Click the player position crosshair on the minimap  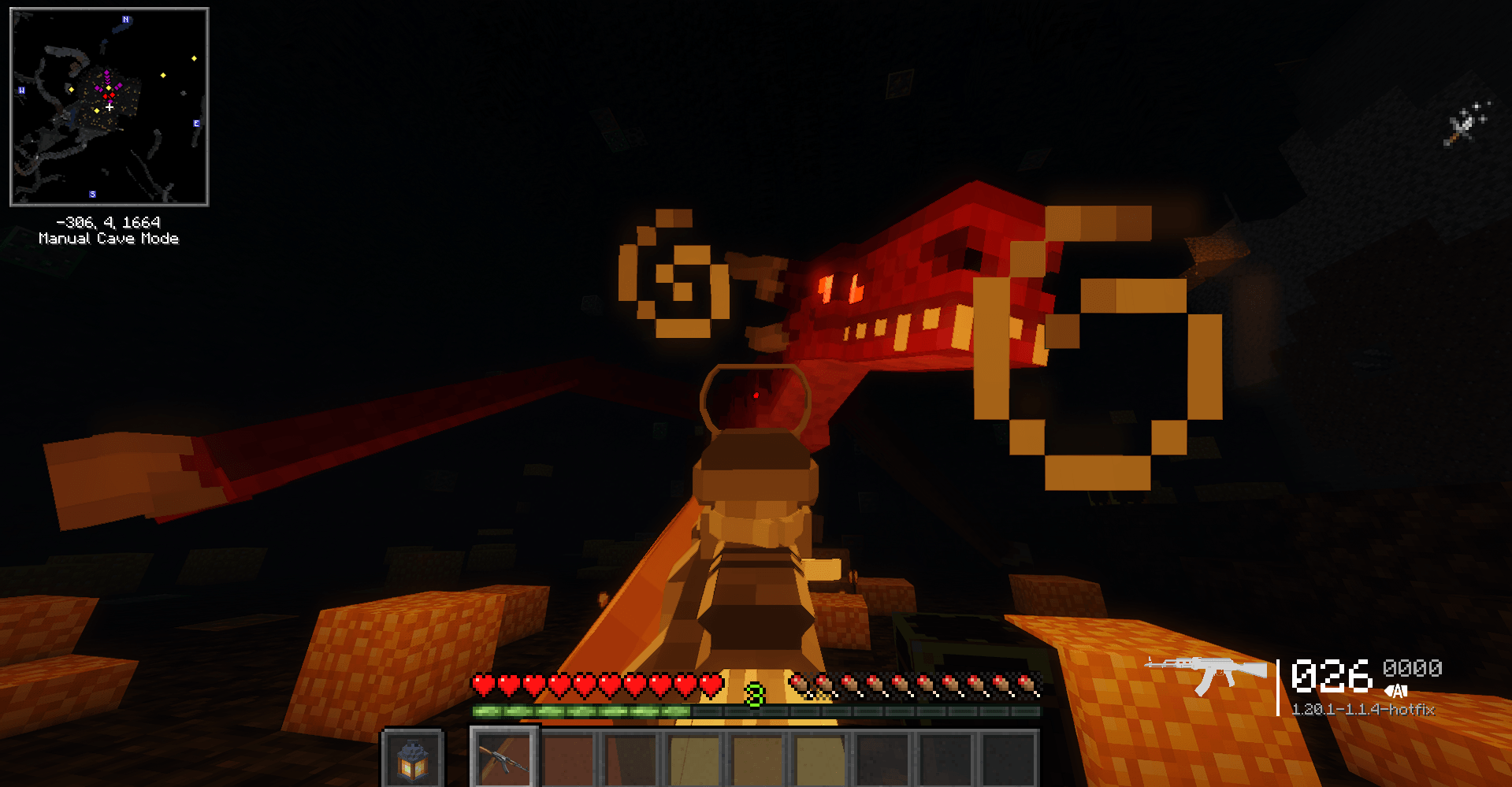110,107
